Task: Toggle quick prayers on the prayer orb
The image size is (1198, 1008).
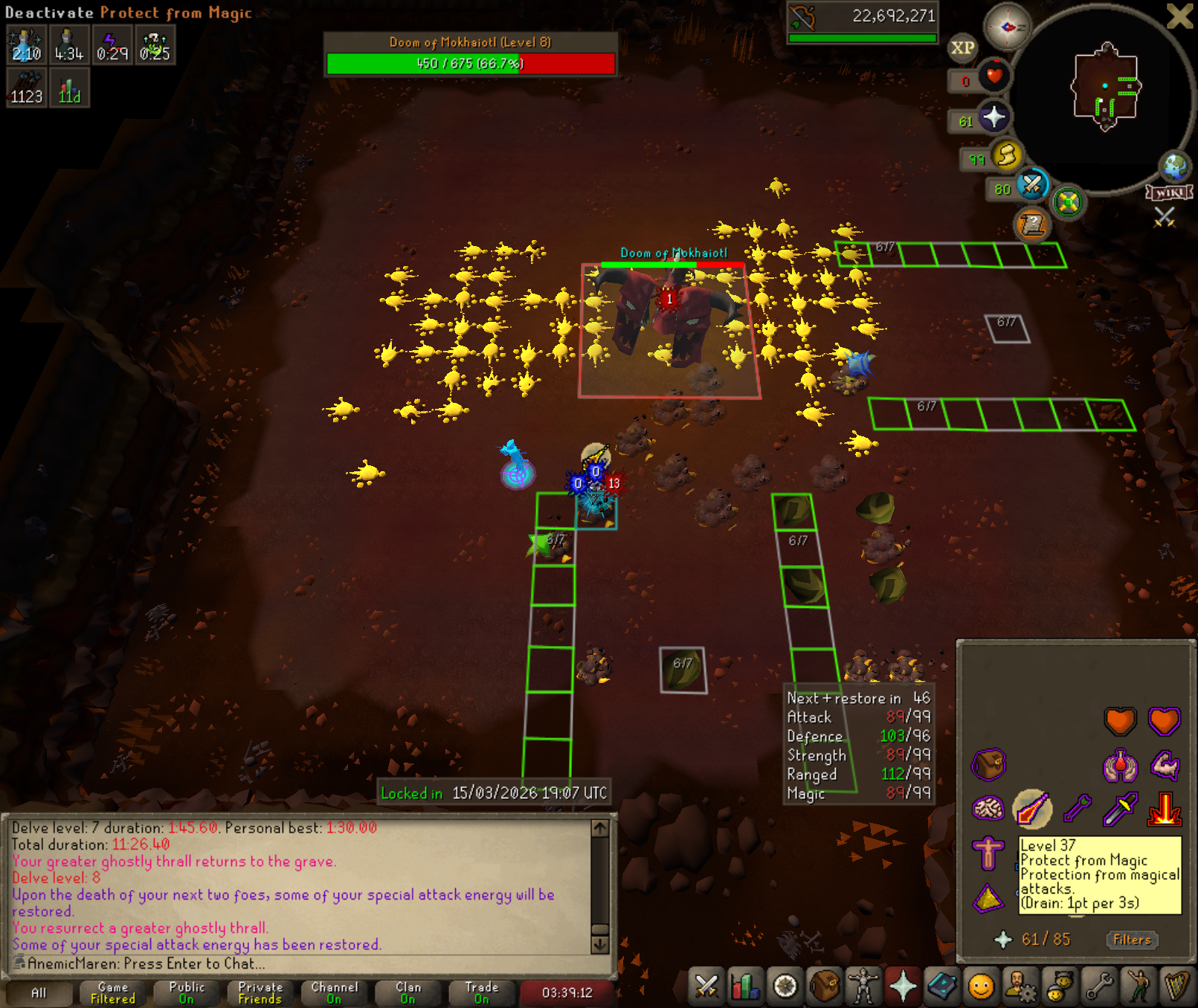Action: coord(993,117)
